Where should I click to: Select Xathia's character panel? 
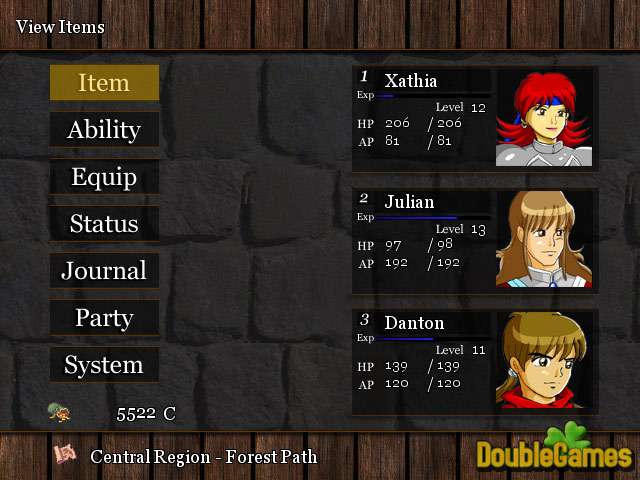click(474, 117)
